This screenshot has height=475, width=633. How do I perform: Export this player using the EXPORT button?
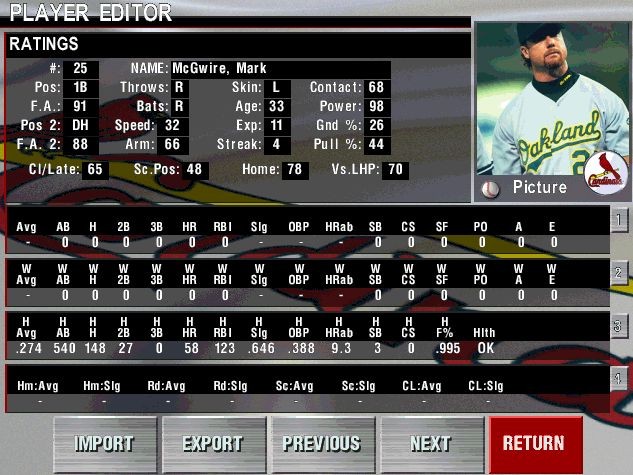pyautogui.click(x=212, y=443)
